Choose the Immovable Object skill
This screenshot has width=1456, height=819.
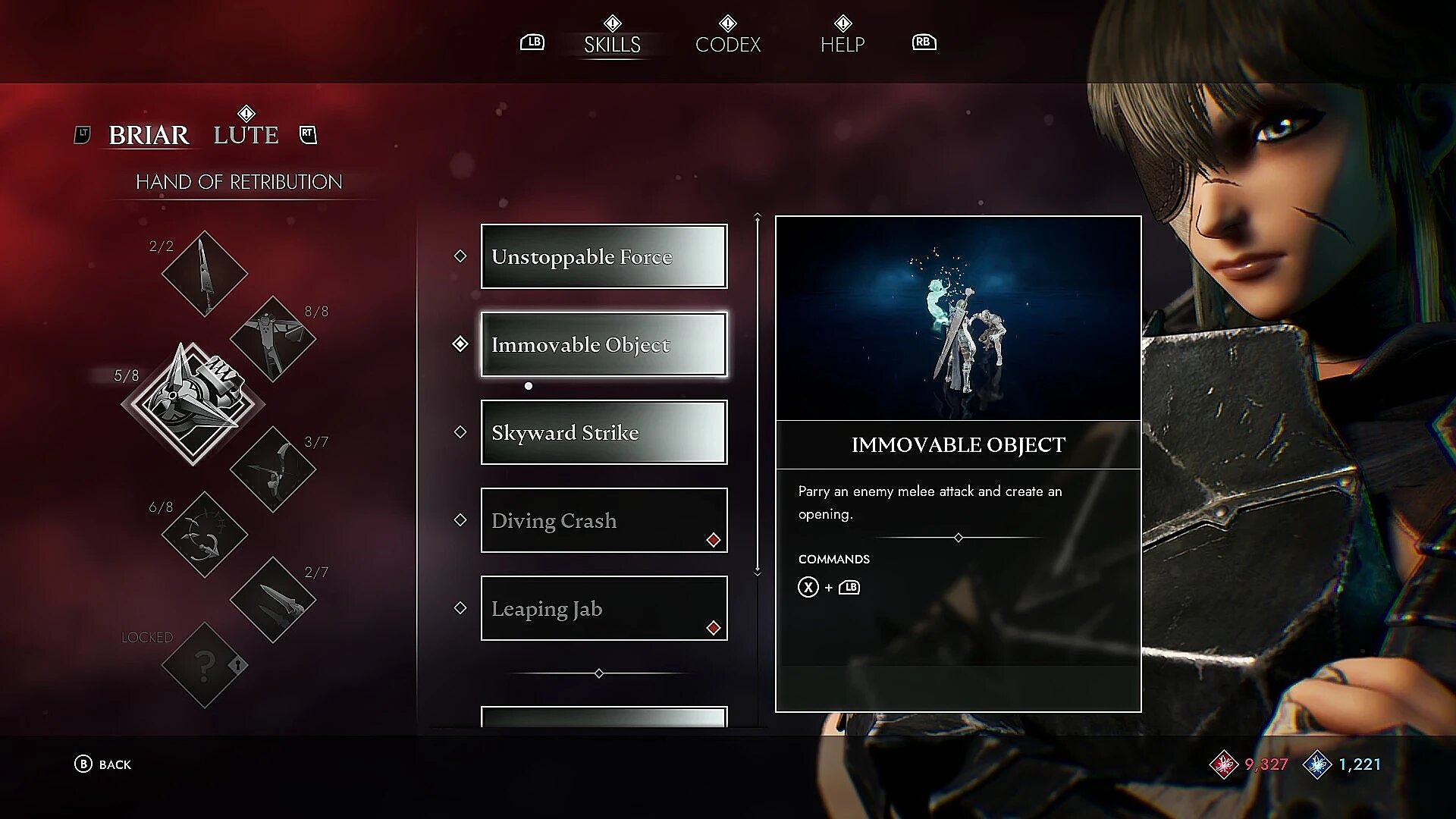[x=604, y=344]
